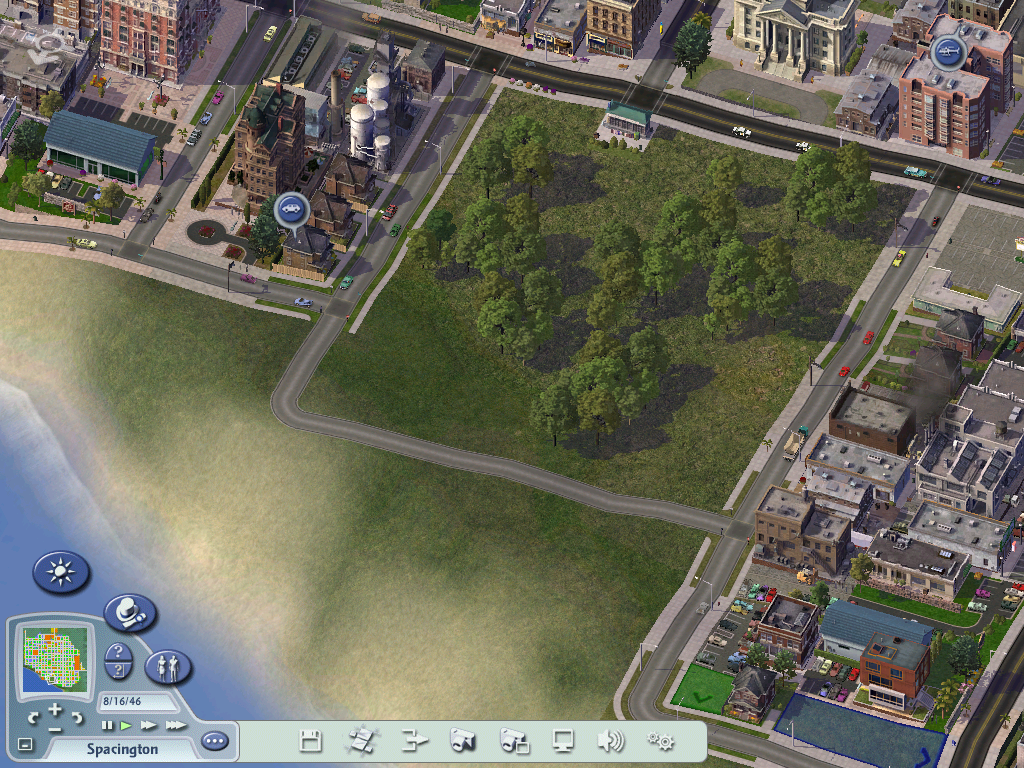Screen dimensions: 1024x768
Task: Toggle the three-dots options button
Action: [x=214, y=741]
